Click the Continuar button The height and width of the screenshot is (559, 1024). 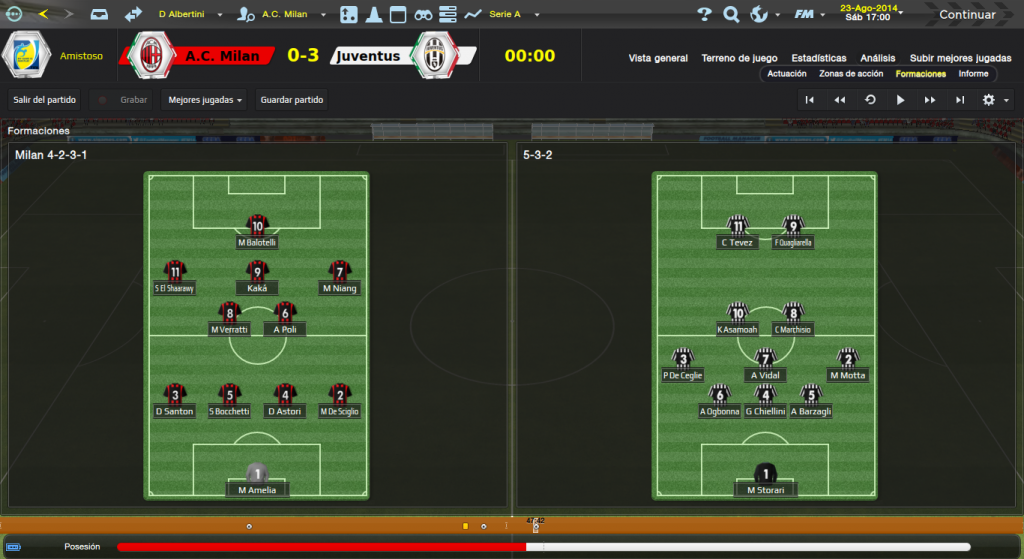(966, 14)
